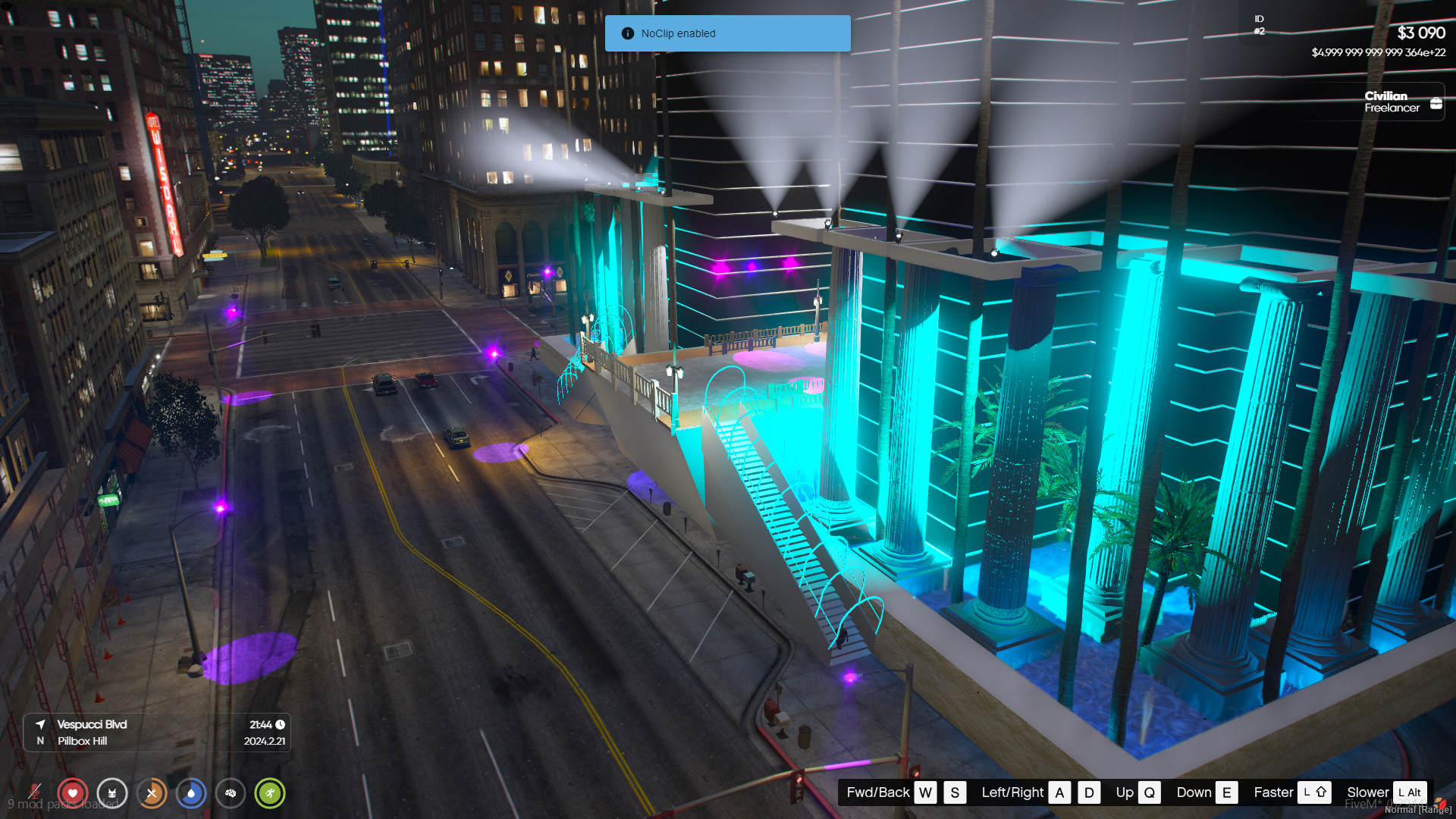Viewport: 1456px width, 819px height.
Task: Click the player ID #2 badge
Action: click(1259, 25)
